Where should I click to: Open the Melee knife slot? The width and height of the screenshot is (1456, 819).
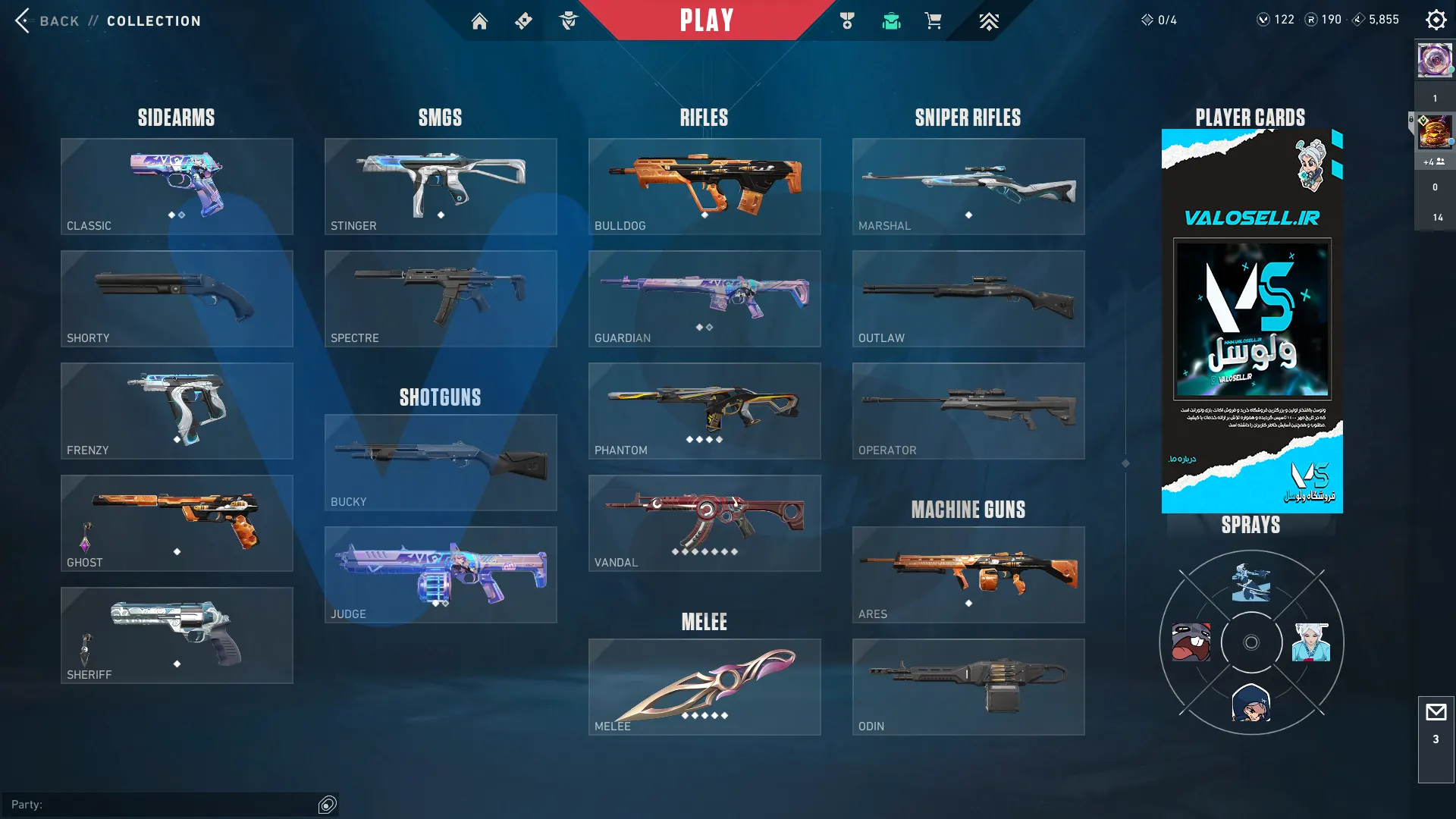tap(704, 687)
